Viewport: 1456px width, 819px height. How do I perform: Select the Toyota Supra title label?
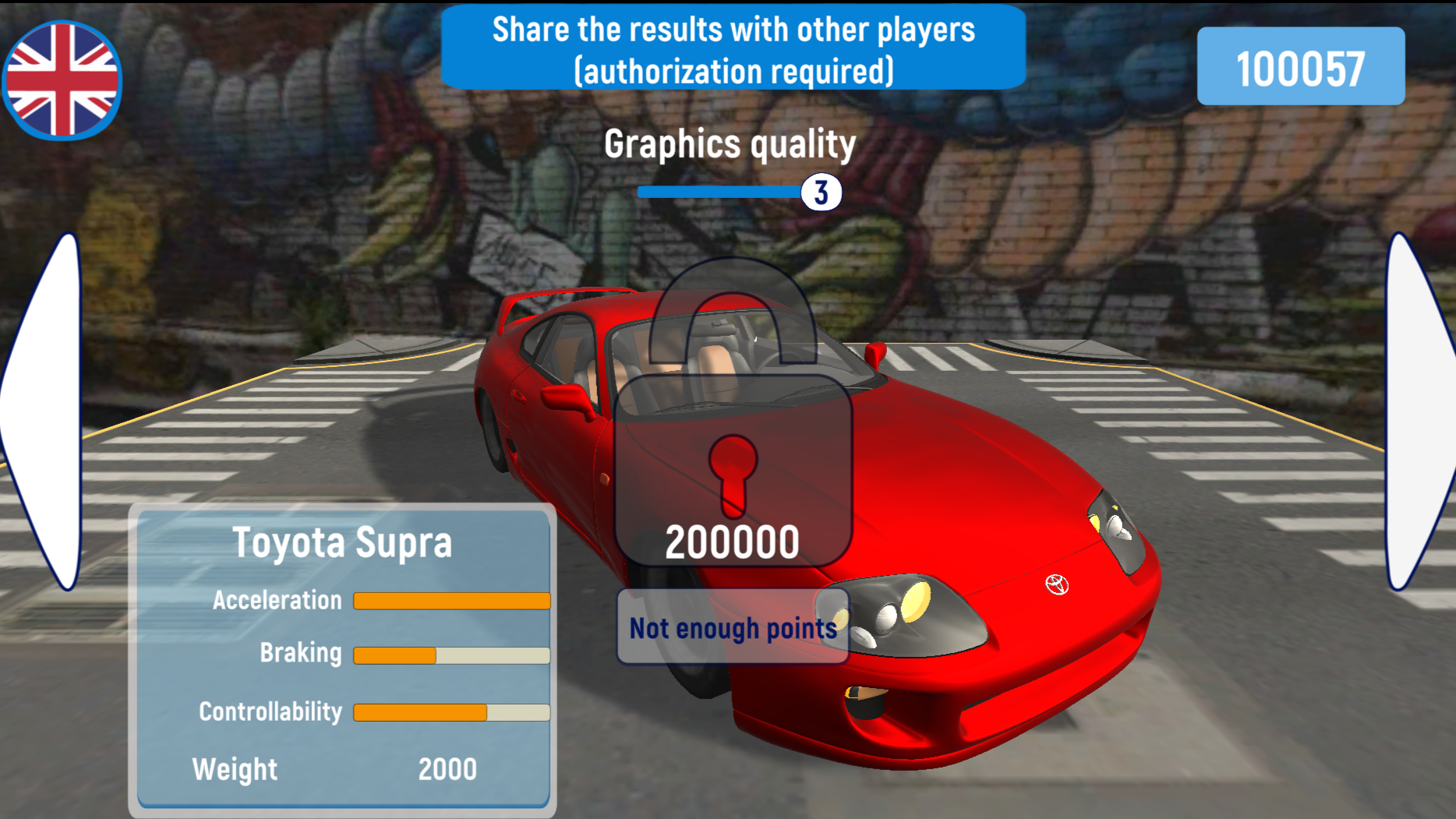point(344,543)
